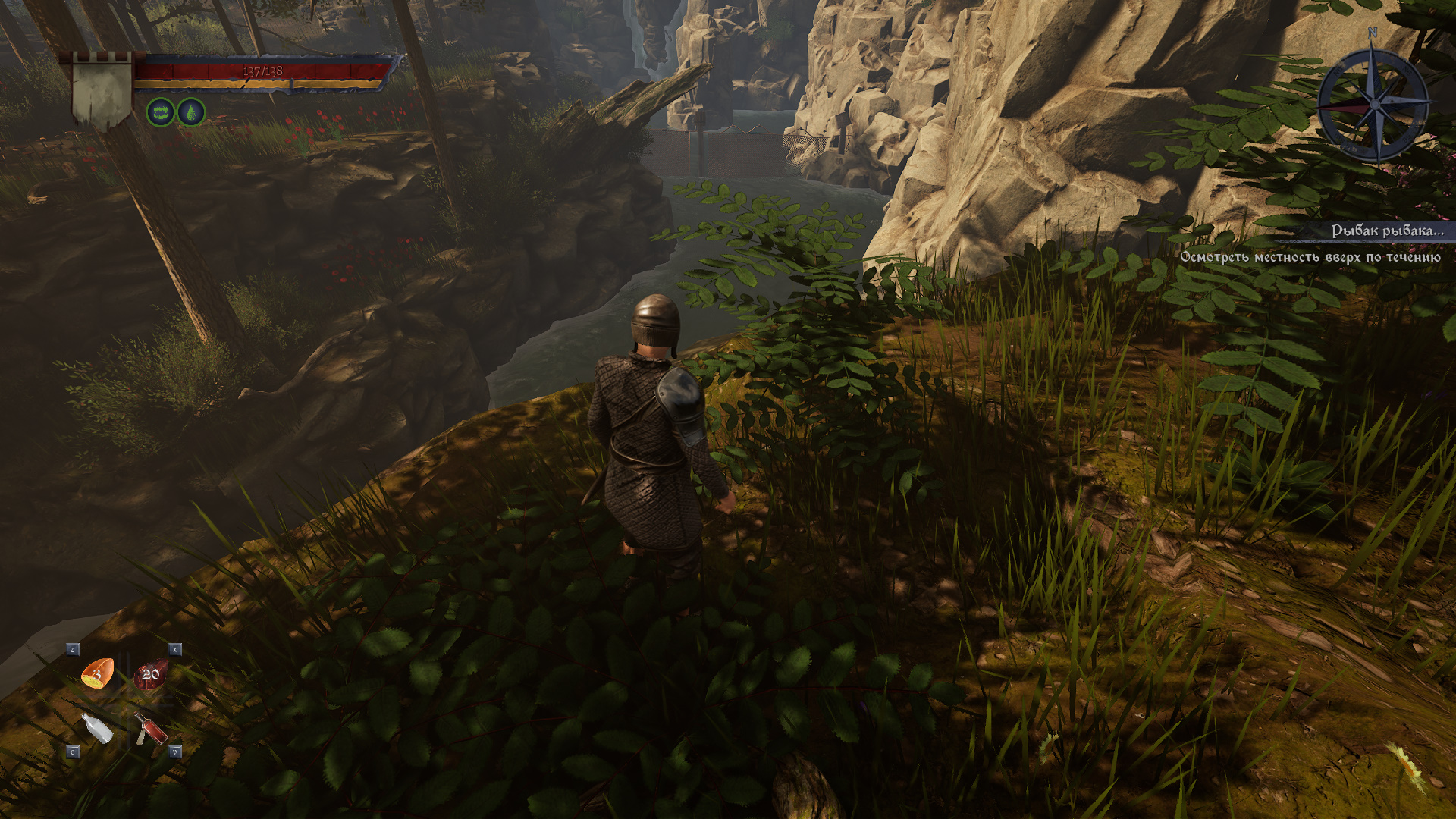Click the green teeth hunger status icon
This screenshot has height=819, width=1456.
tap(160, 113)
